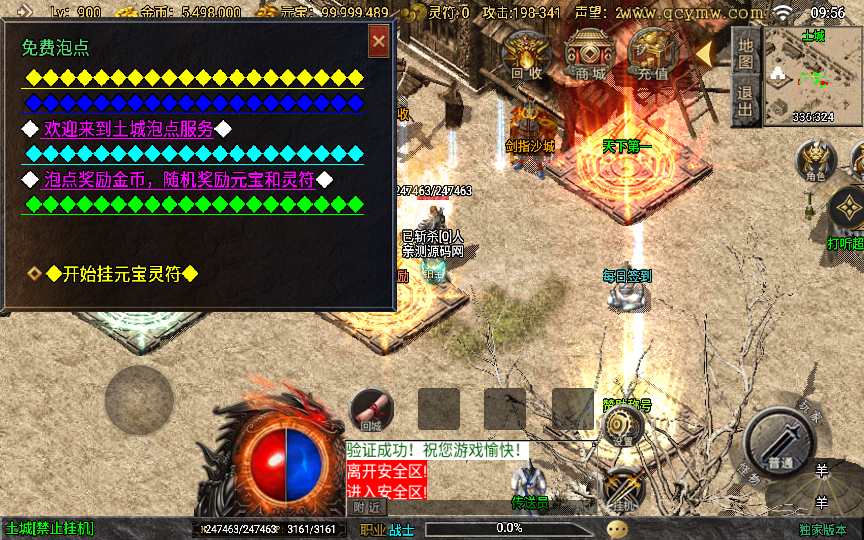The width and height of the screenshot is (864, 540).
Task: Open the 回收 recycle icon
Action: click(x=526, y=53)
